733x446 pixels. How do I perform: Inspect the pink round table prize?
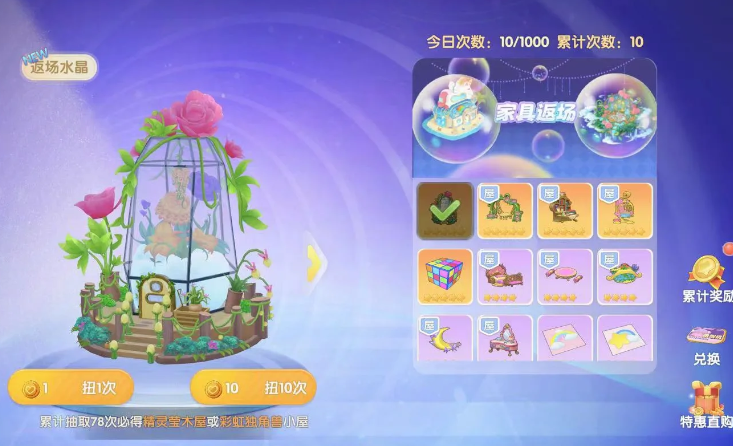pos(564,276)
